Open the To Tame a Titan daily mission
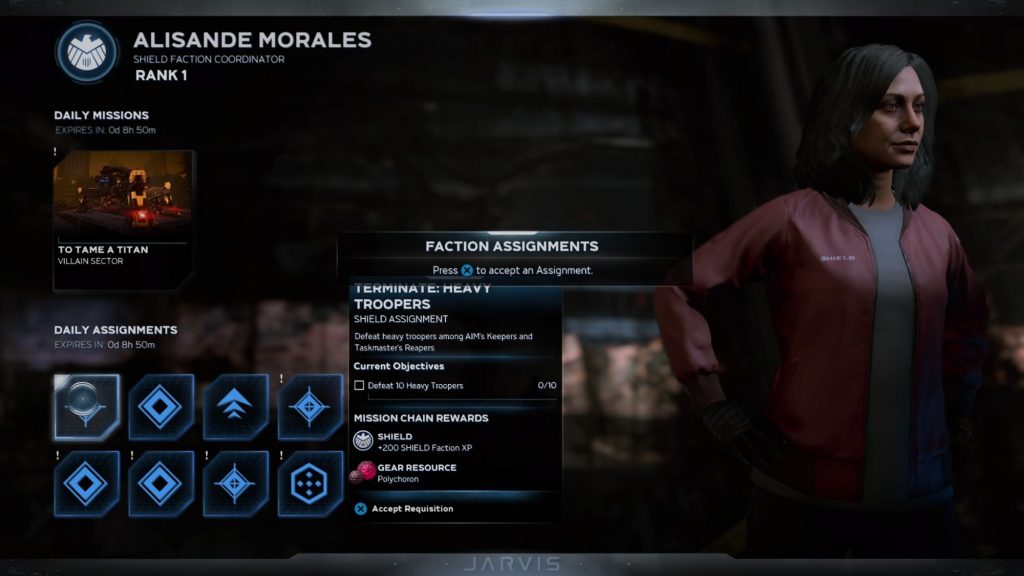The height and width of the screenshot is (576, 1024). coord(122,218)
